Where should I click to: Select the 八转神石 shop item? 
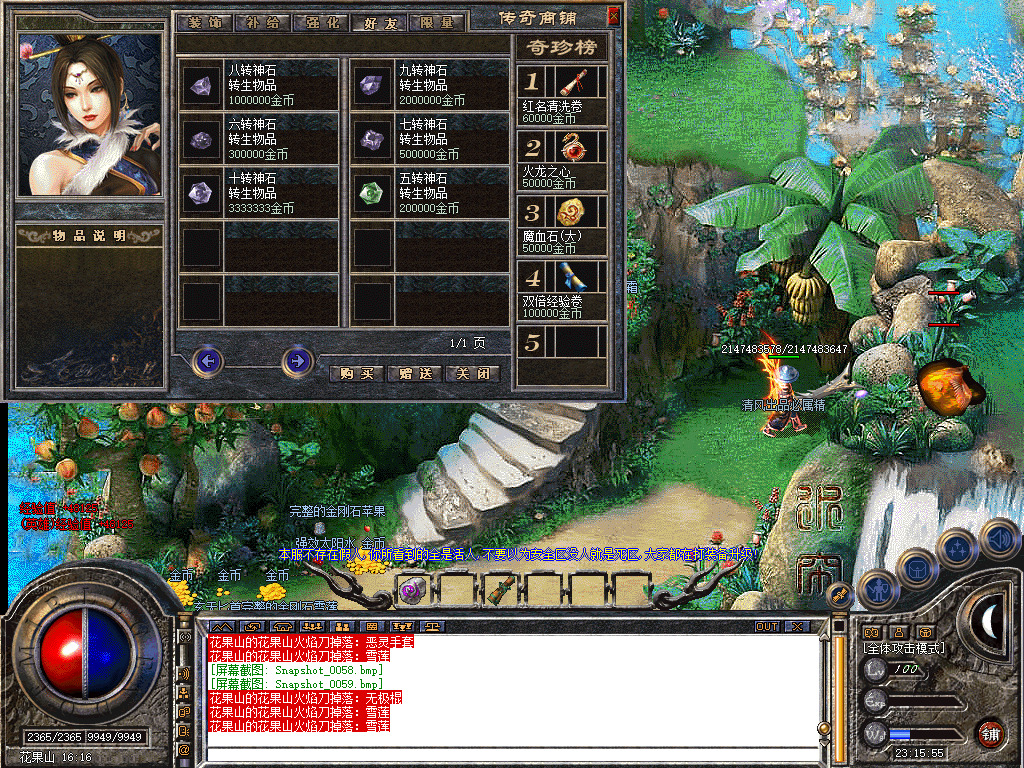[x=259, y=85]
